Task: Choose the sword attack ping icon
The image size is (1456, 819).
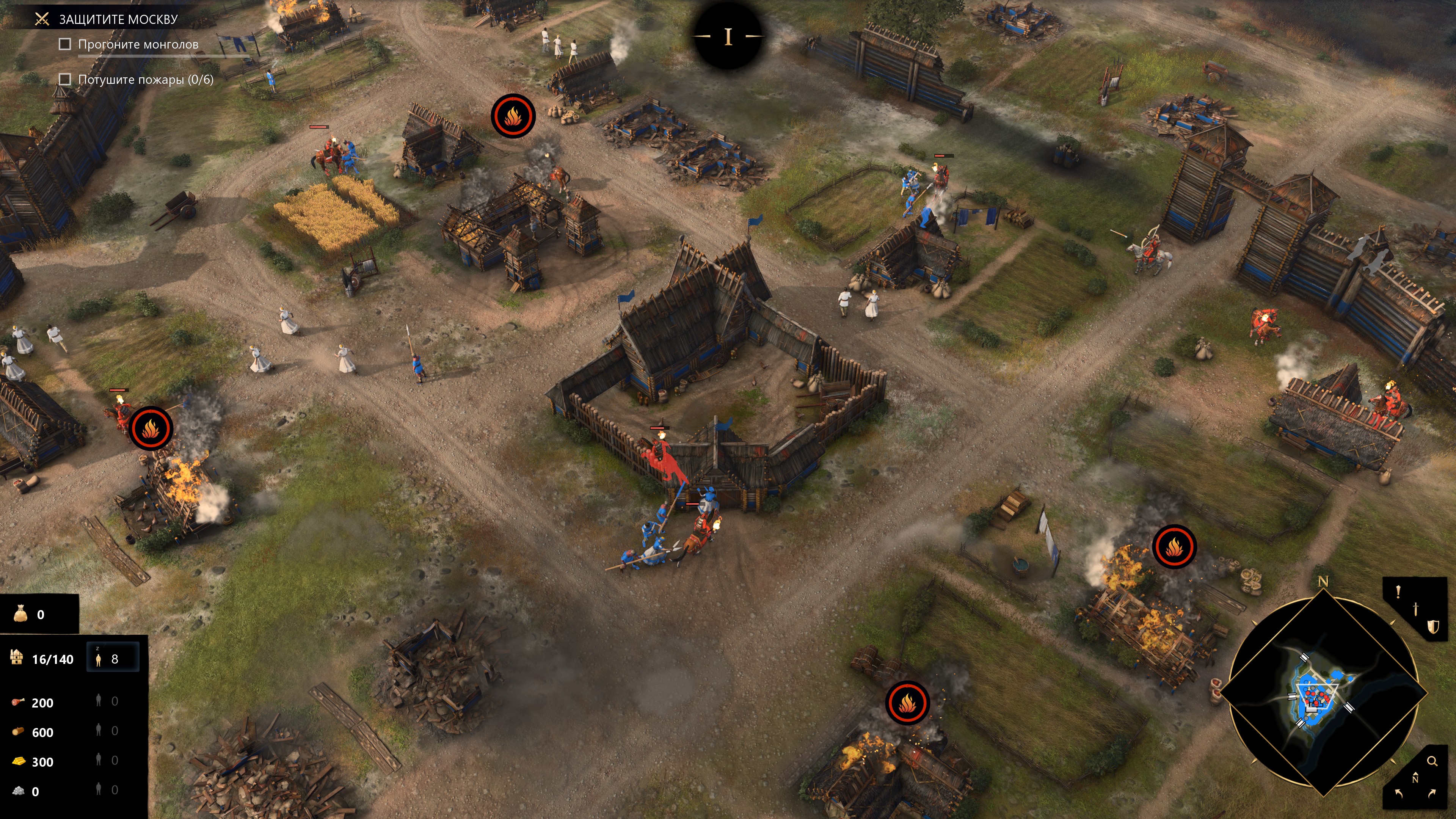Action: coord(1415,608)
